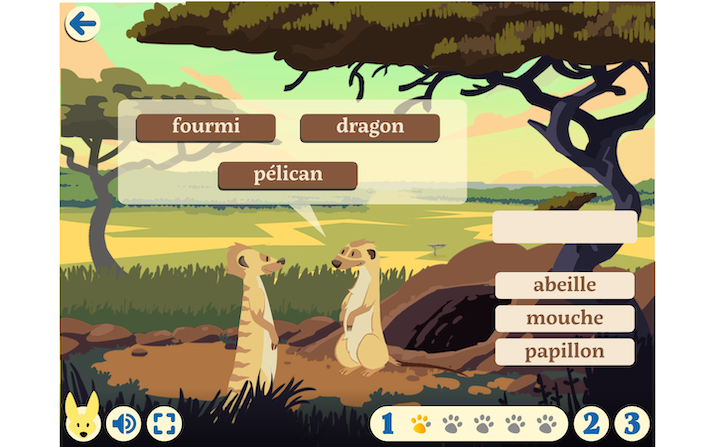Select the word tile "fourmi"

click(x=206, y=128)
